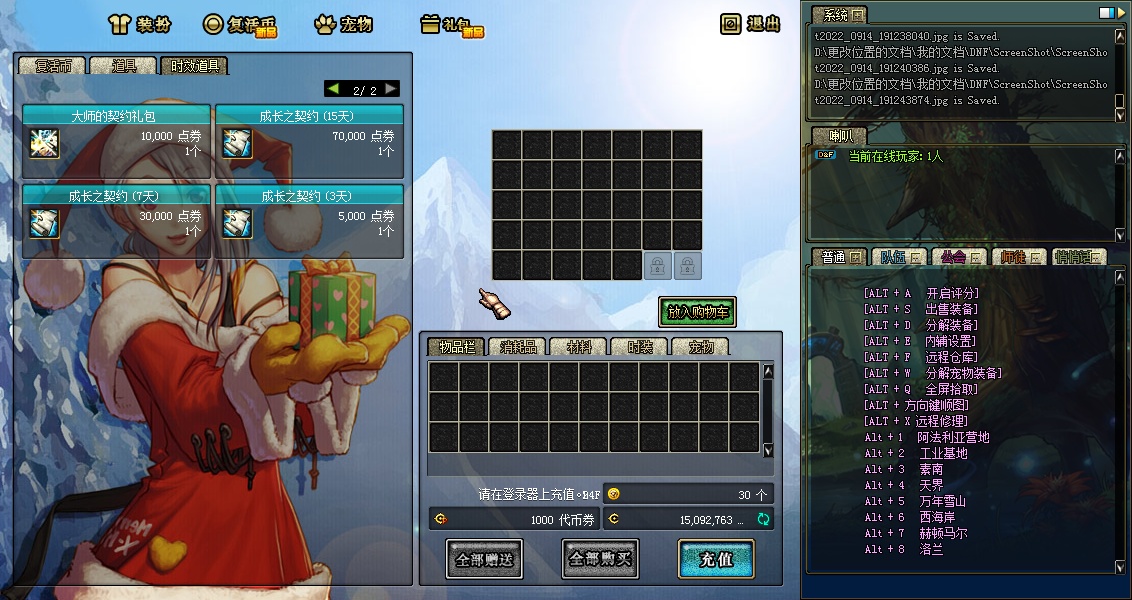Click the 放入购物车 add-to-cart button
The image size is (1132, 600).
coord(697,312)
